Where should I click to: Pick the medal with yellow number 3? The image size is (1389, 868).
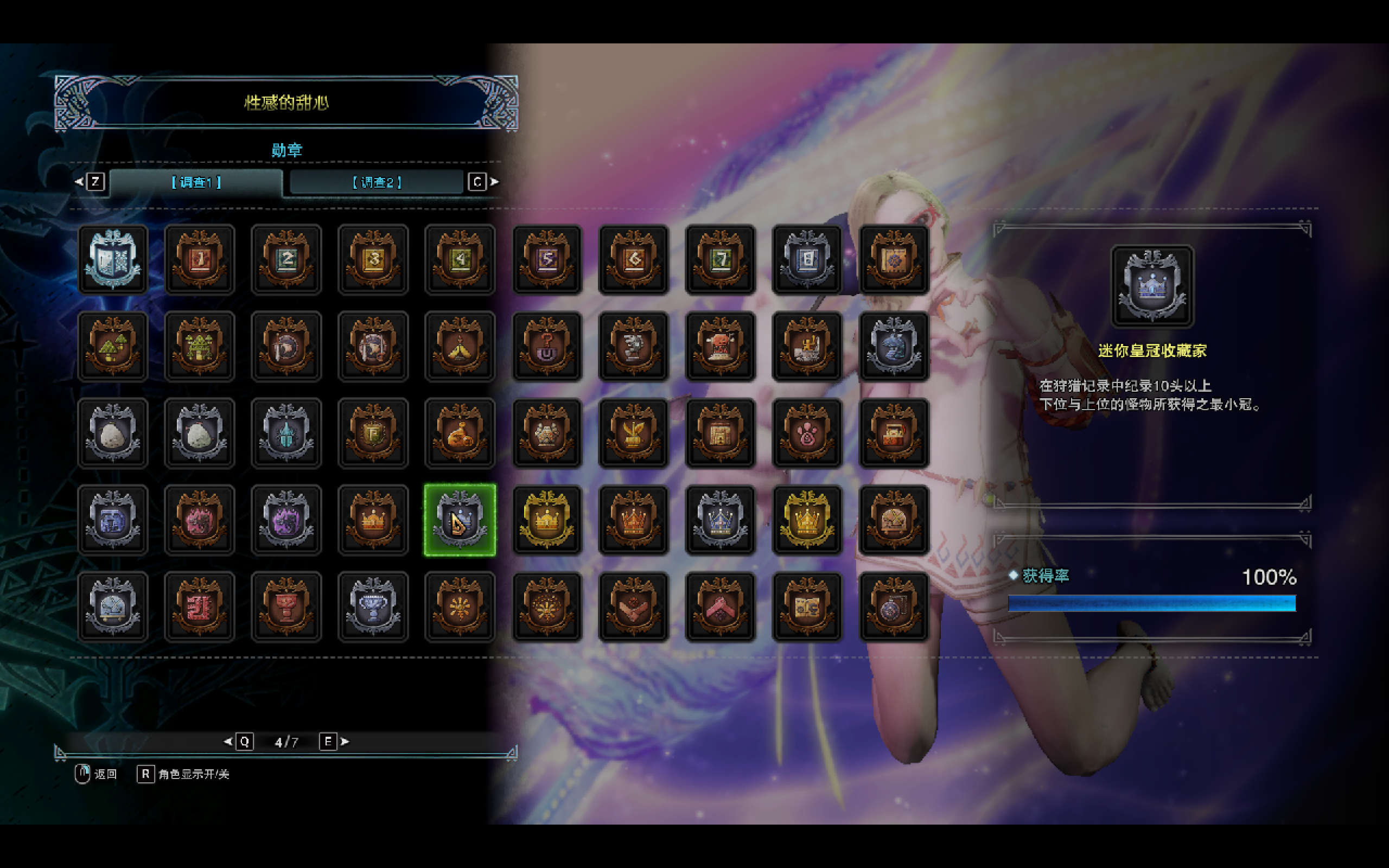(373, 259)
